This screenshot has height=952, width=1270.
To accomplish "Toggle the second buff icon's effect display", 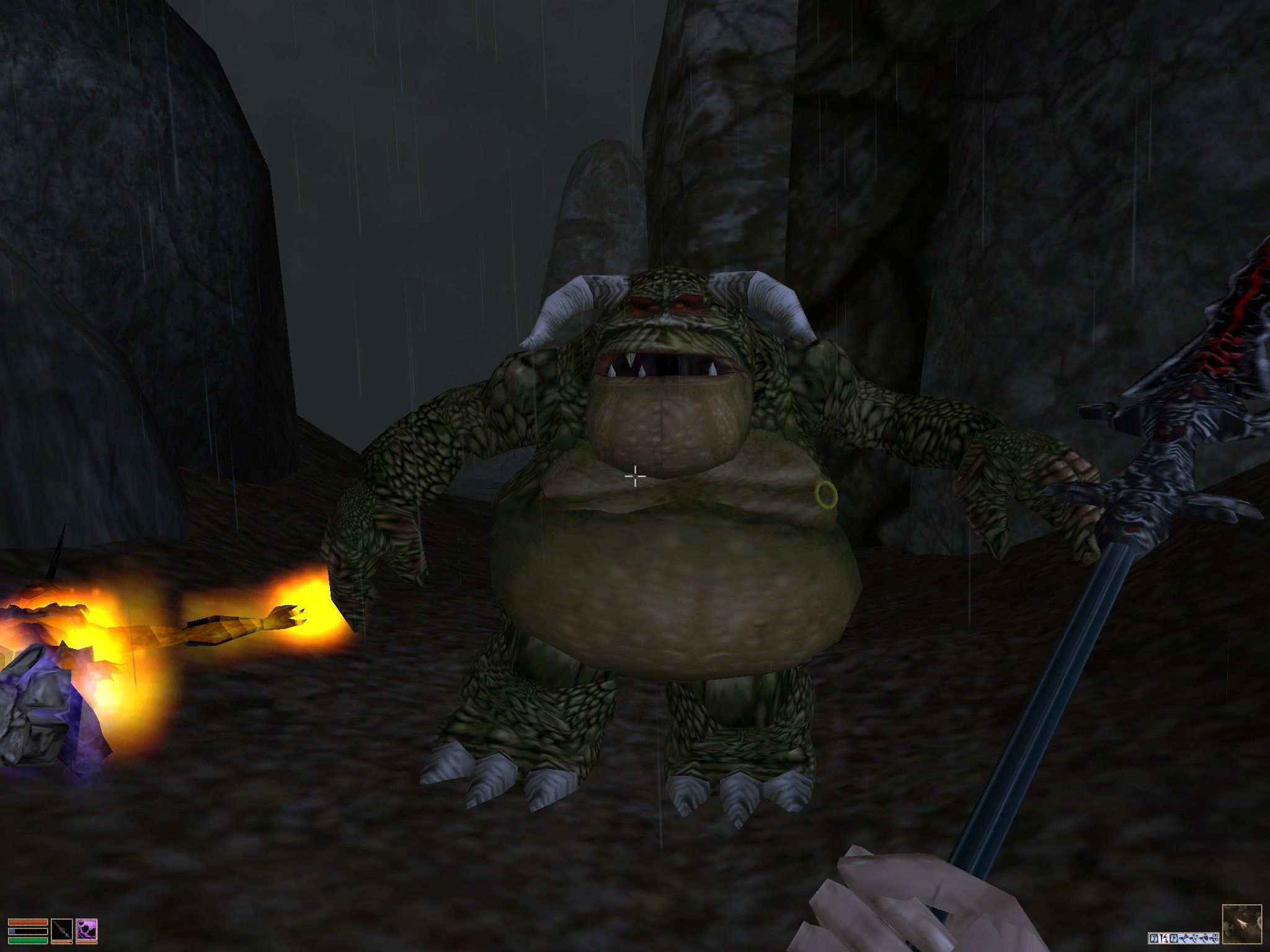I will pyautogui.click(x=1163, y=938).
